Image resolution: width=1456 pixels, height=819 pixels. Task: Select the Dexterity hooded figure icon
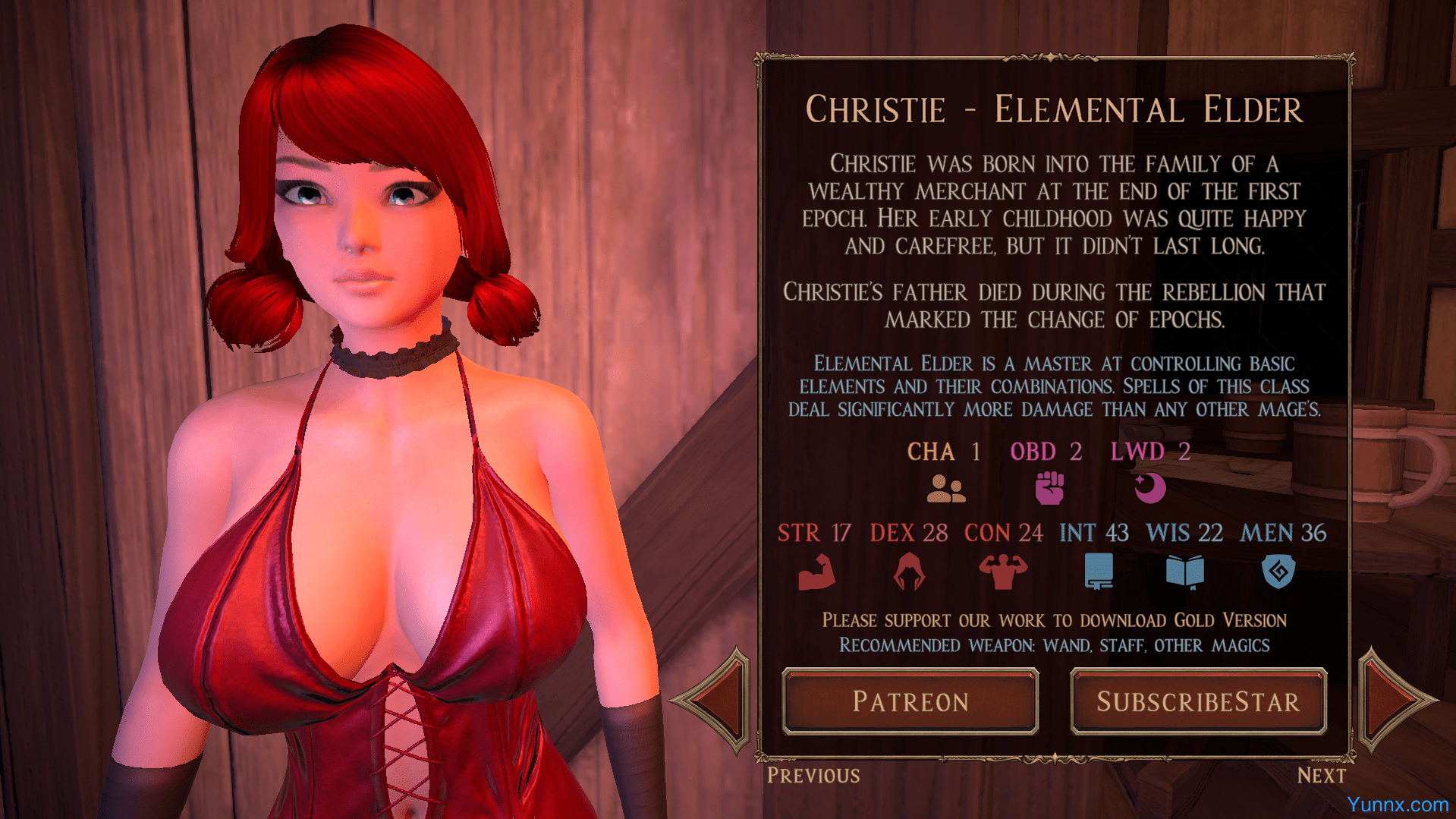tap(909, 572)
